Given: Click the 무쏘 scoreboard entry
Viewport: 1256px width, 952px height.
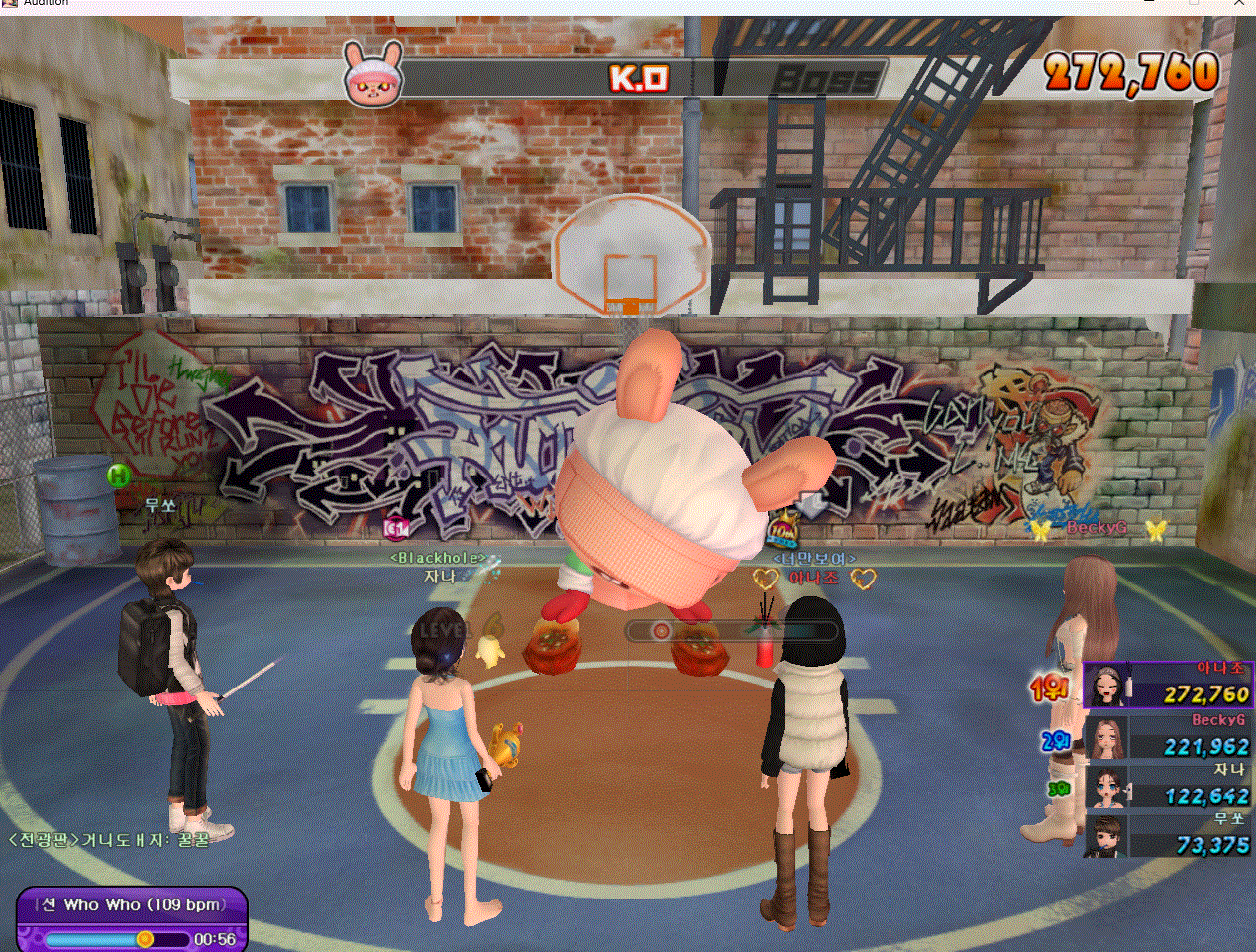Looking at the screenshot, I should [x=1169, y=836].
